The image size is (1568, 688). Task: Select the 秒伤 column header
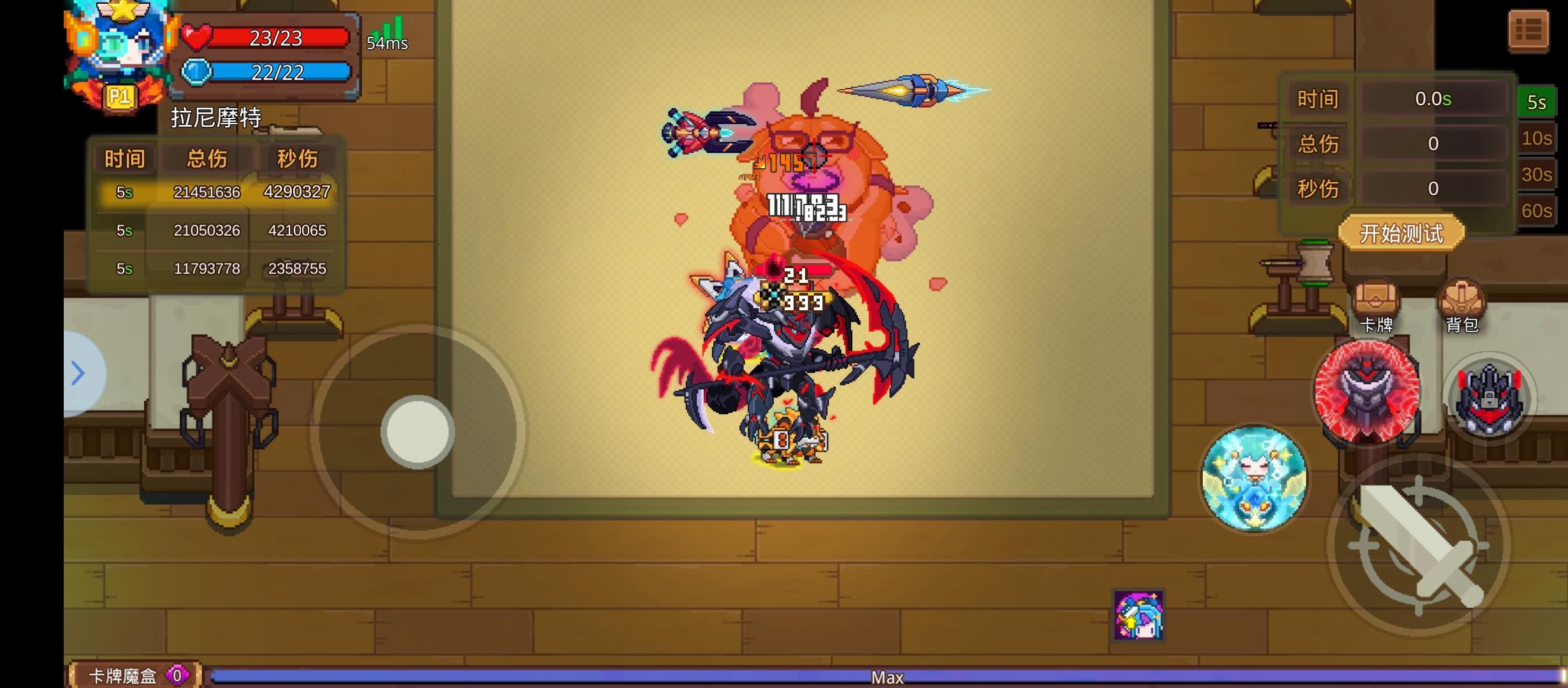(297, 158)
